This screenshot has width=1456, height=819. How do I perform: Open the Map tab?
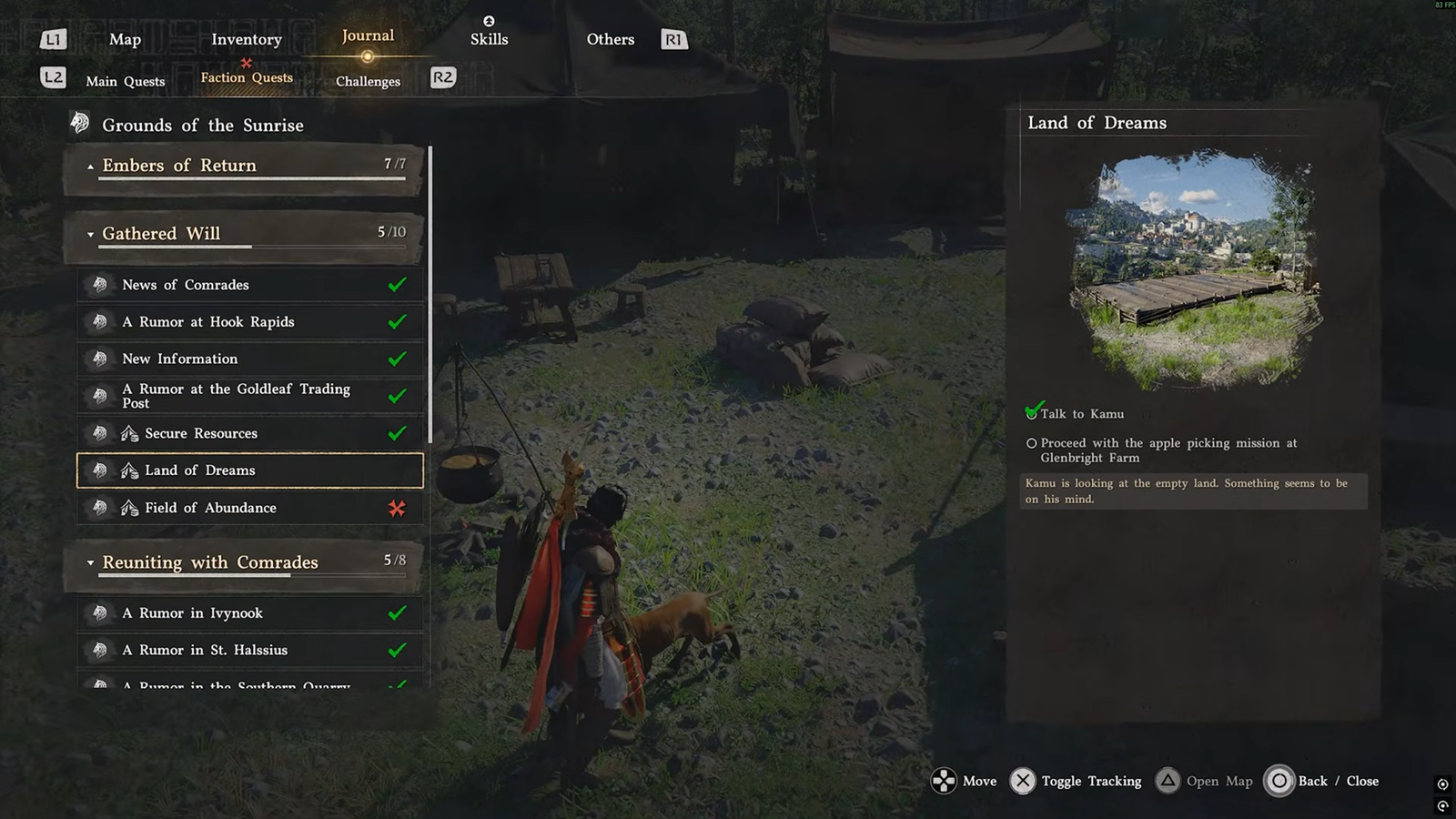pyautogui.click(x=125, y=39)
